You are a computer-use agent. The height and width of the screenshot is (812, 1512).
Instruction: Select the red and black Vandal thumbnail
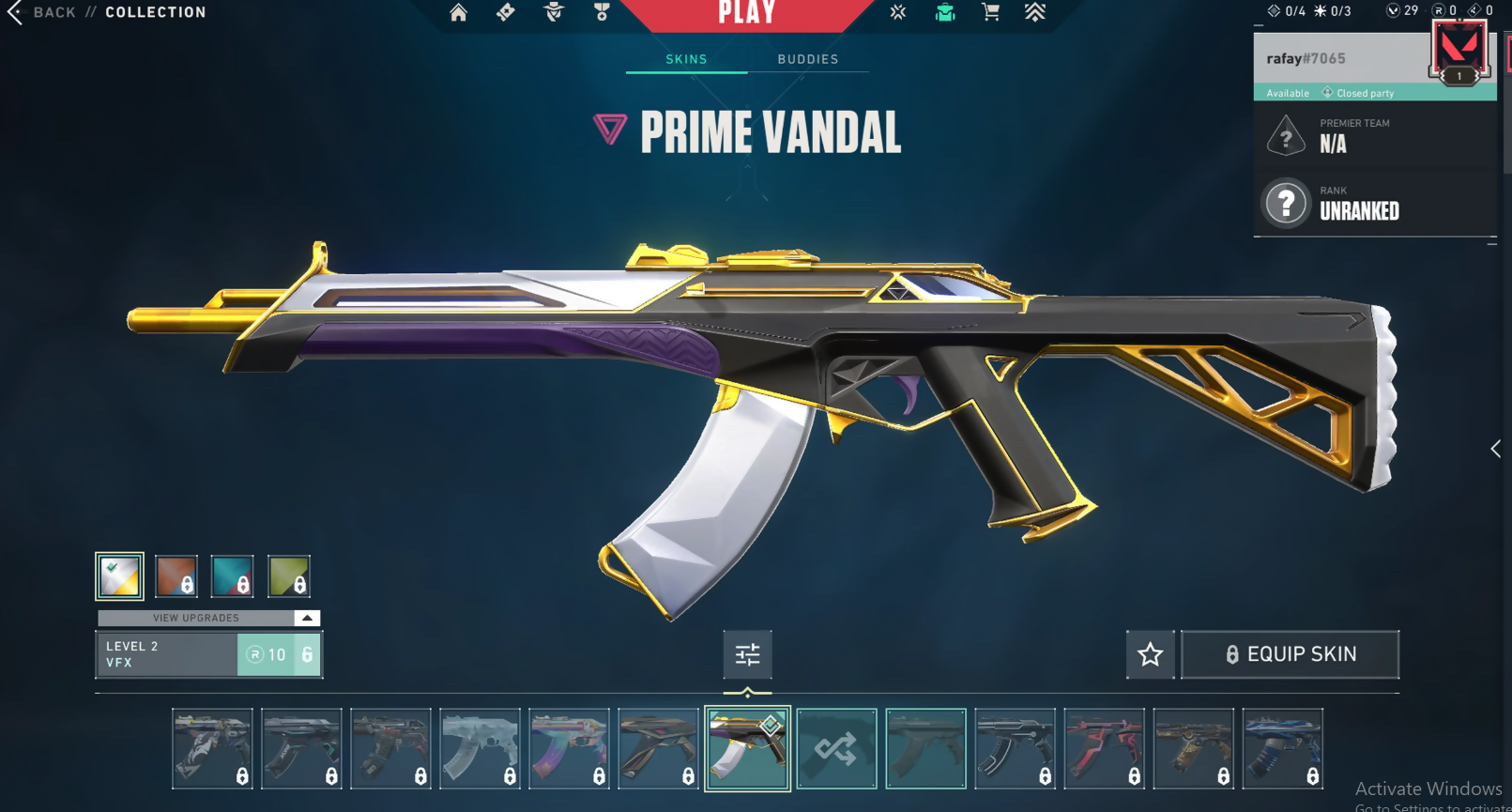click(1104, 748)
